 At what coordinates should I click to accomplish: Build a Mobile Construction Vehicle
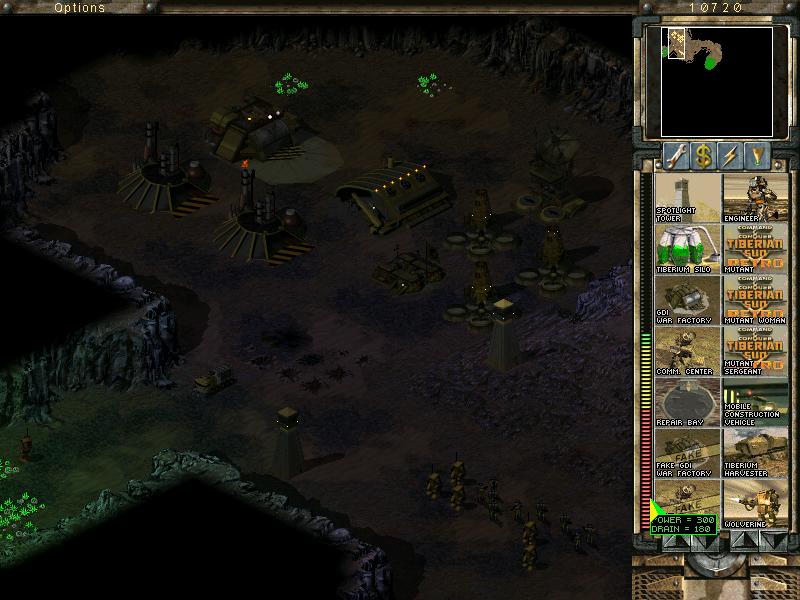(755, 403)
